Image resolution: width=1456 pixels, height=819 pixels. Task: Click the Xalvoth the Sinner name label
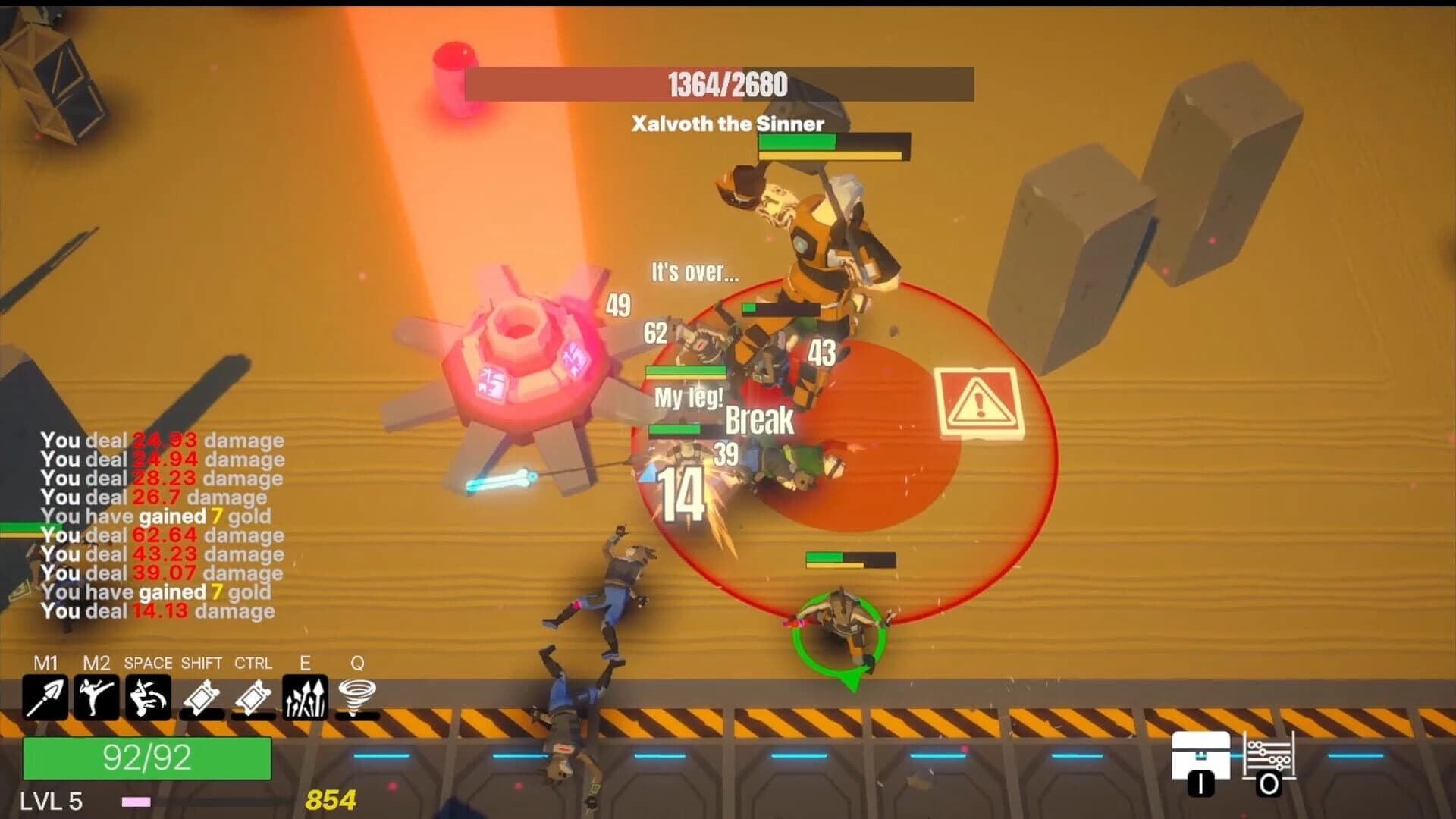point(727,124)
